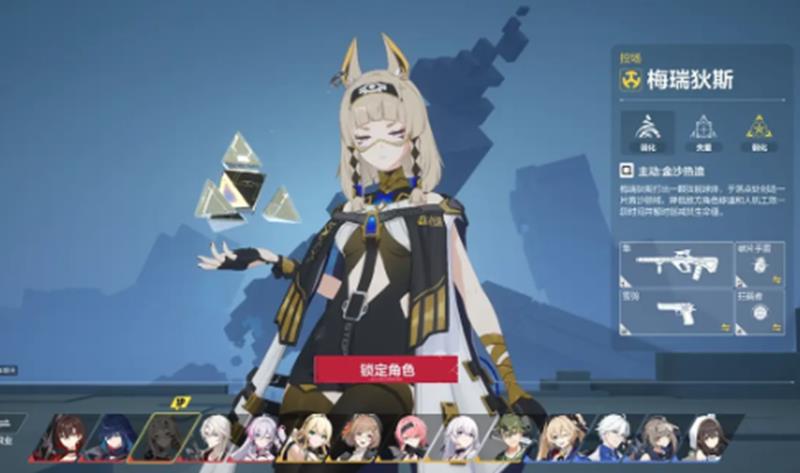Select the upper grenade item slot
This screenshot has height=473, width=800.
click(x=759, y=265)
